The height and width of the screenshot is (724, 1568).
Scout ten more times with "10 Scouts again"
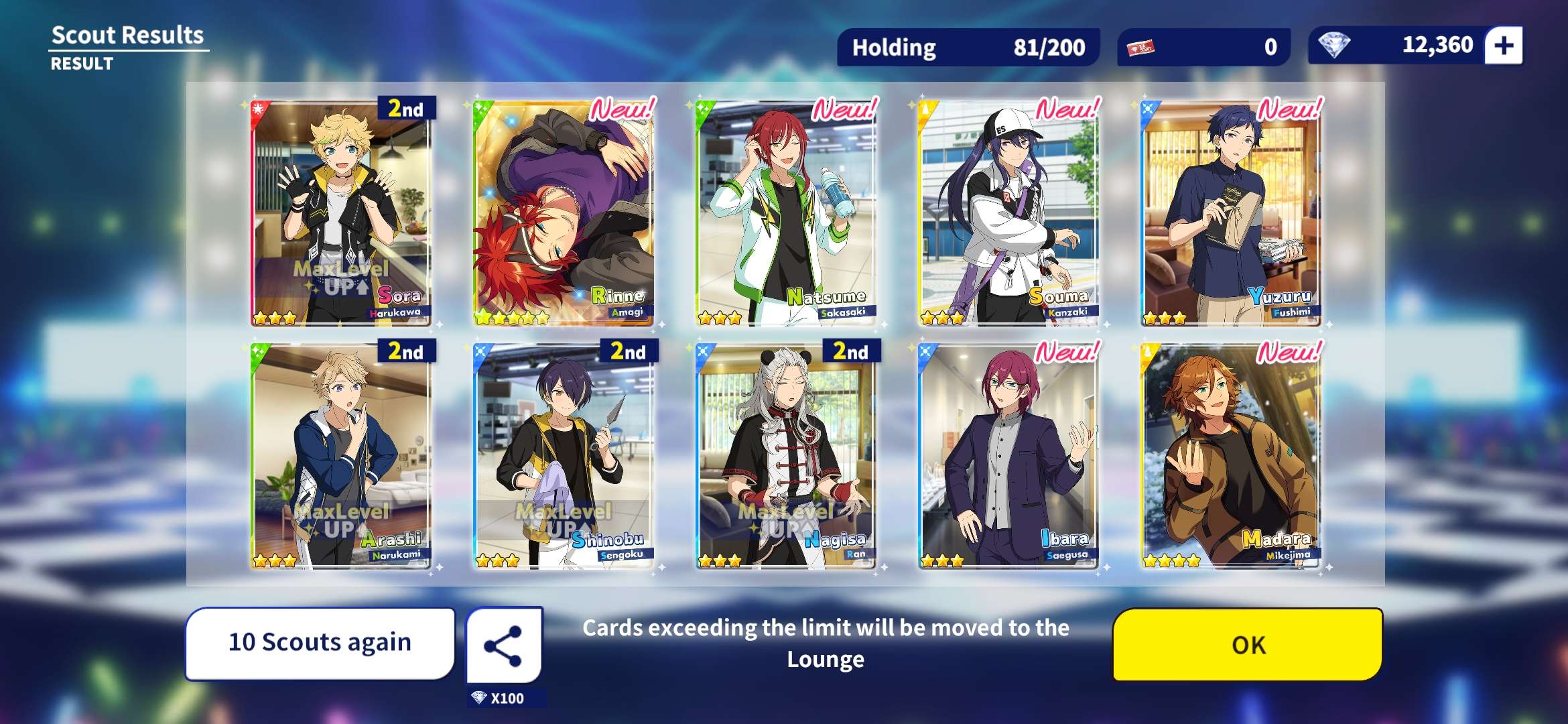320,643
